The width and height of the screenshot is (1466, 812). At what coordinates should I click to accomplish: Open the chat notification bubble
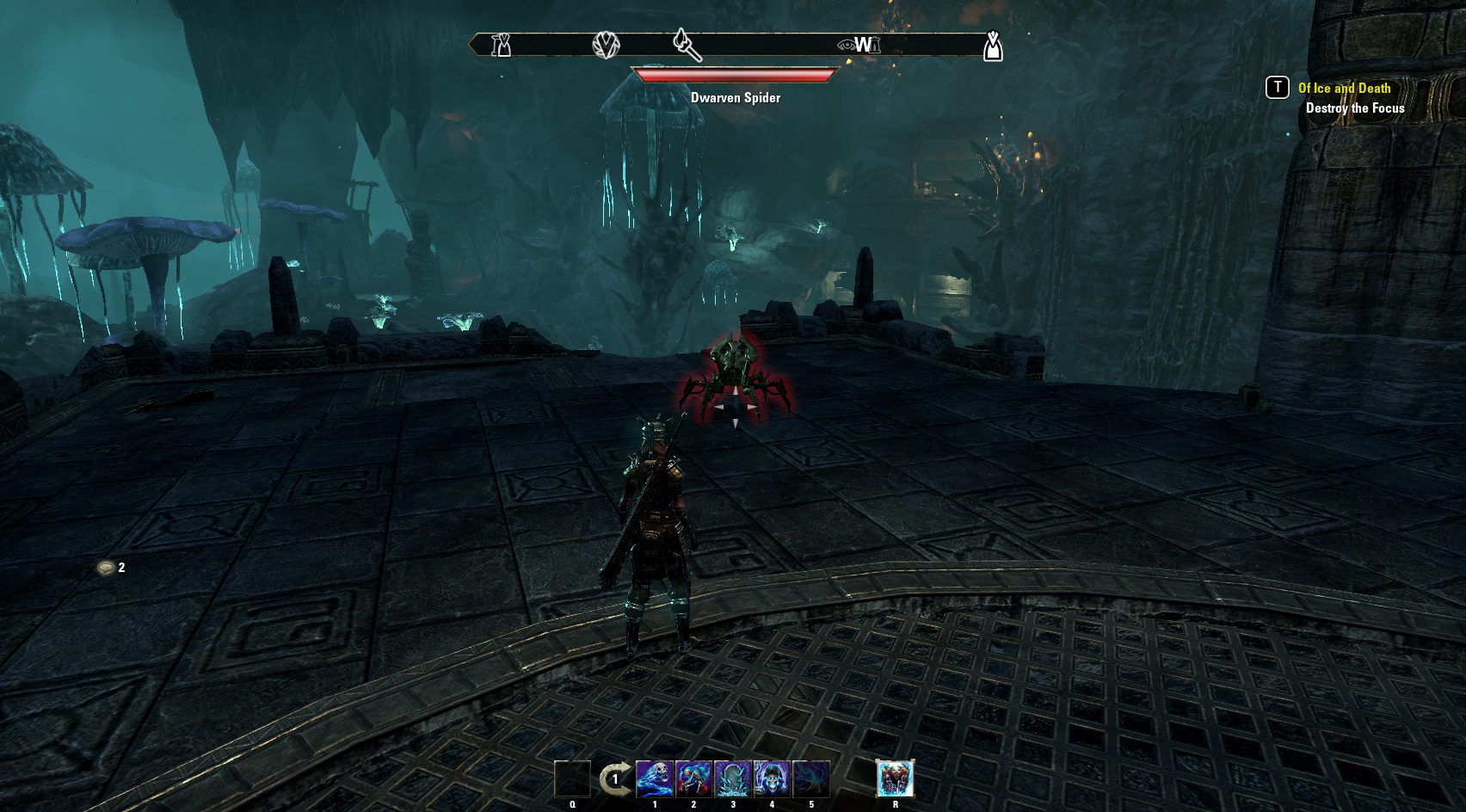(107, 568)
